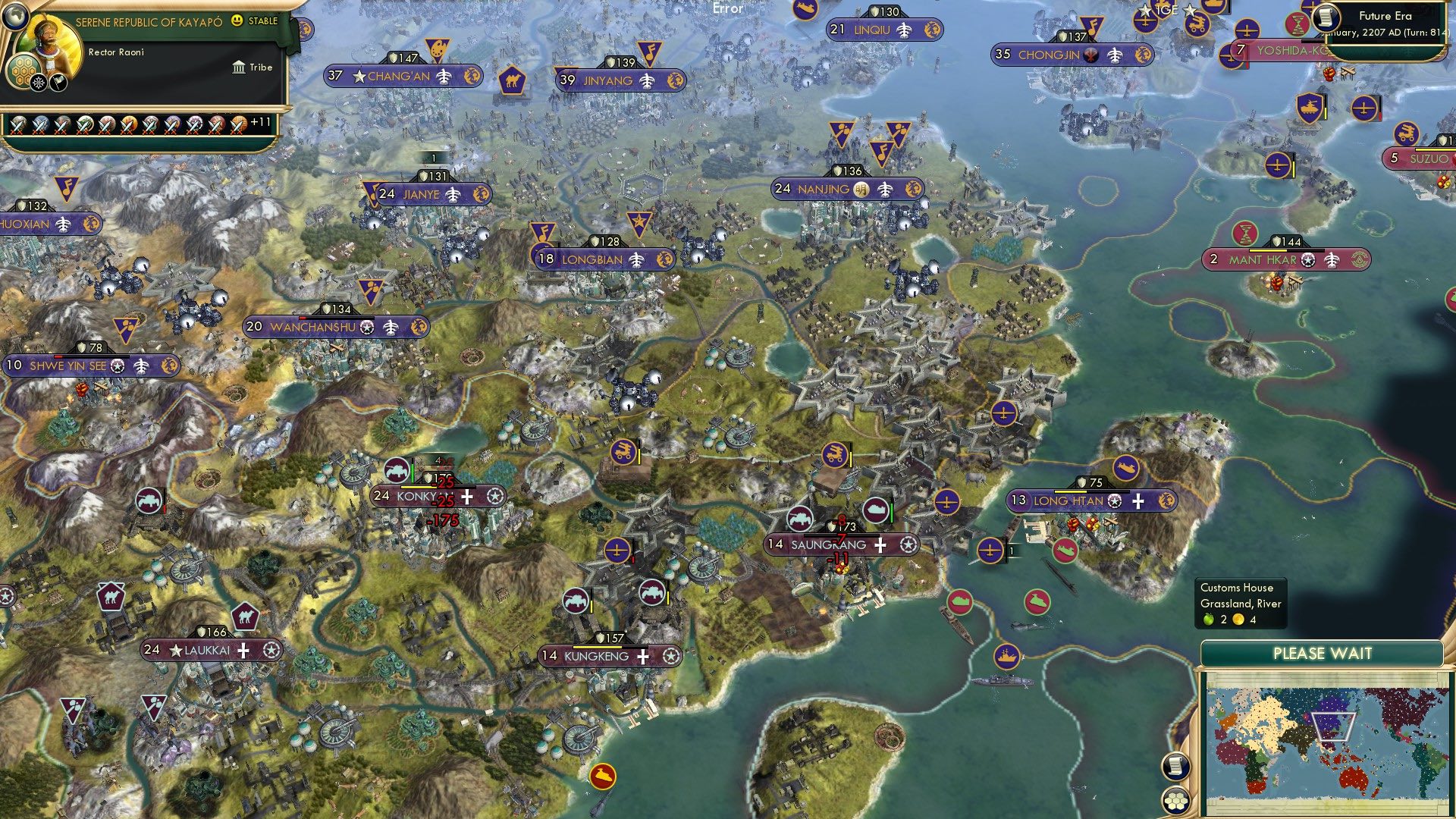The image size is (1456, 819).
Task: Click the happiness smiley next to STABLE
Action: [237, 21]
